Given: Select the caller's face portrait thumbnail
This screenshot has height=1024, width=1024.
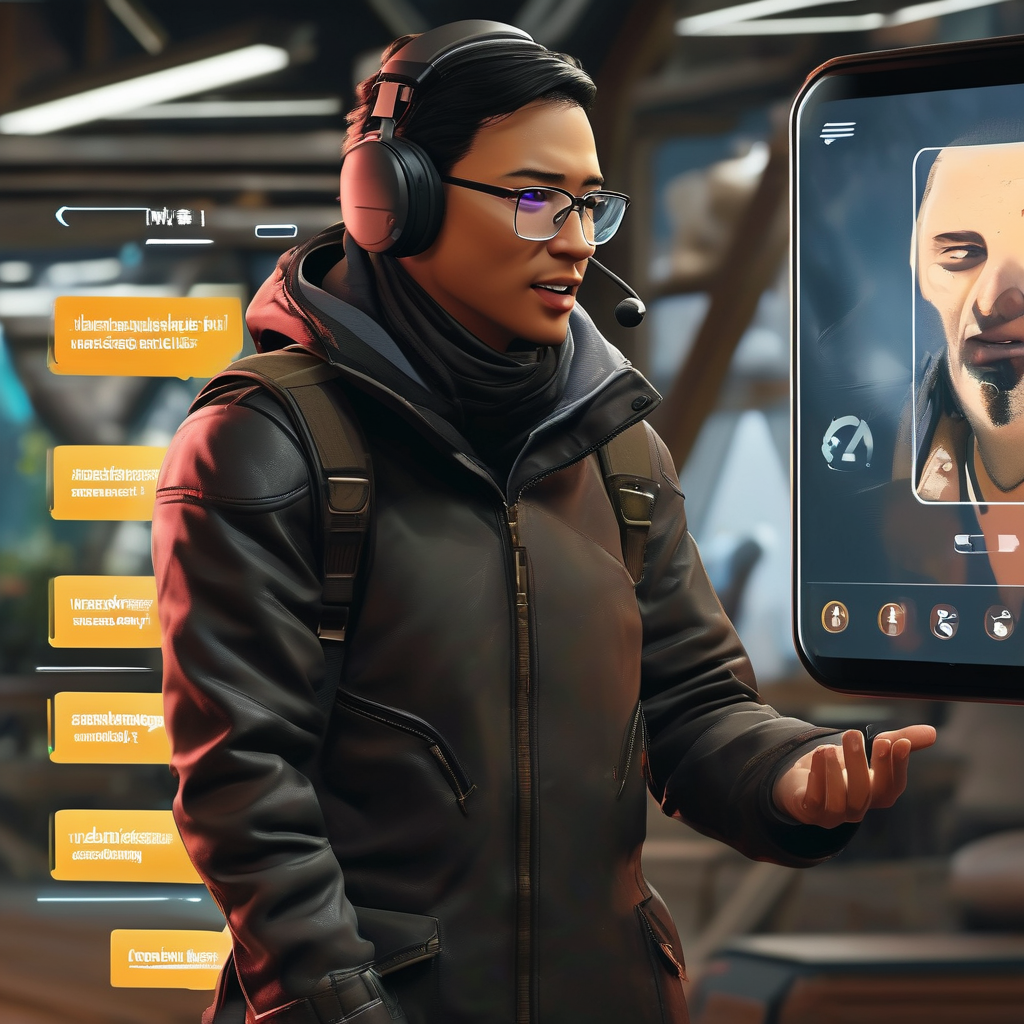Looking at the screenshot, I should pyautogui.click(x=968, y=325).
